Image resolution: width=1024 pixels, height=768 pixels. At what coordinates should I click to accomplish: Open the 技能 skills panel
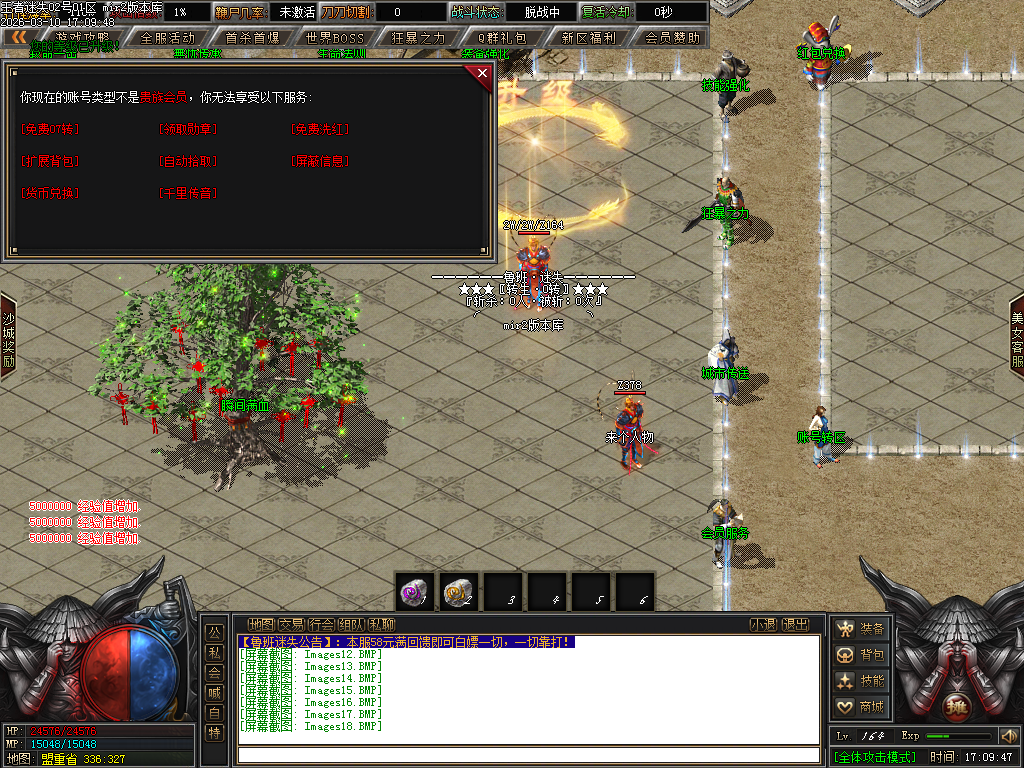860,680
